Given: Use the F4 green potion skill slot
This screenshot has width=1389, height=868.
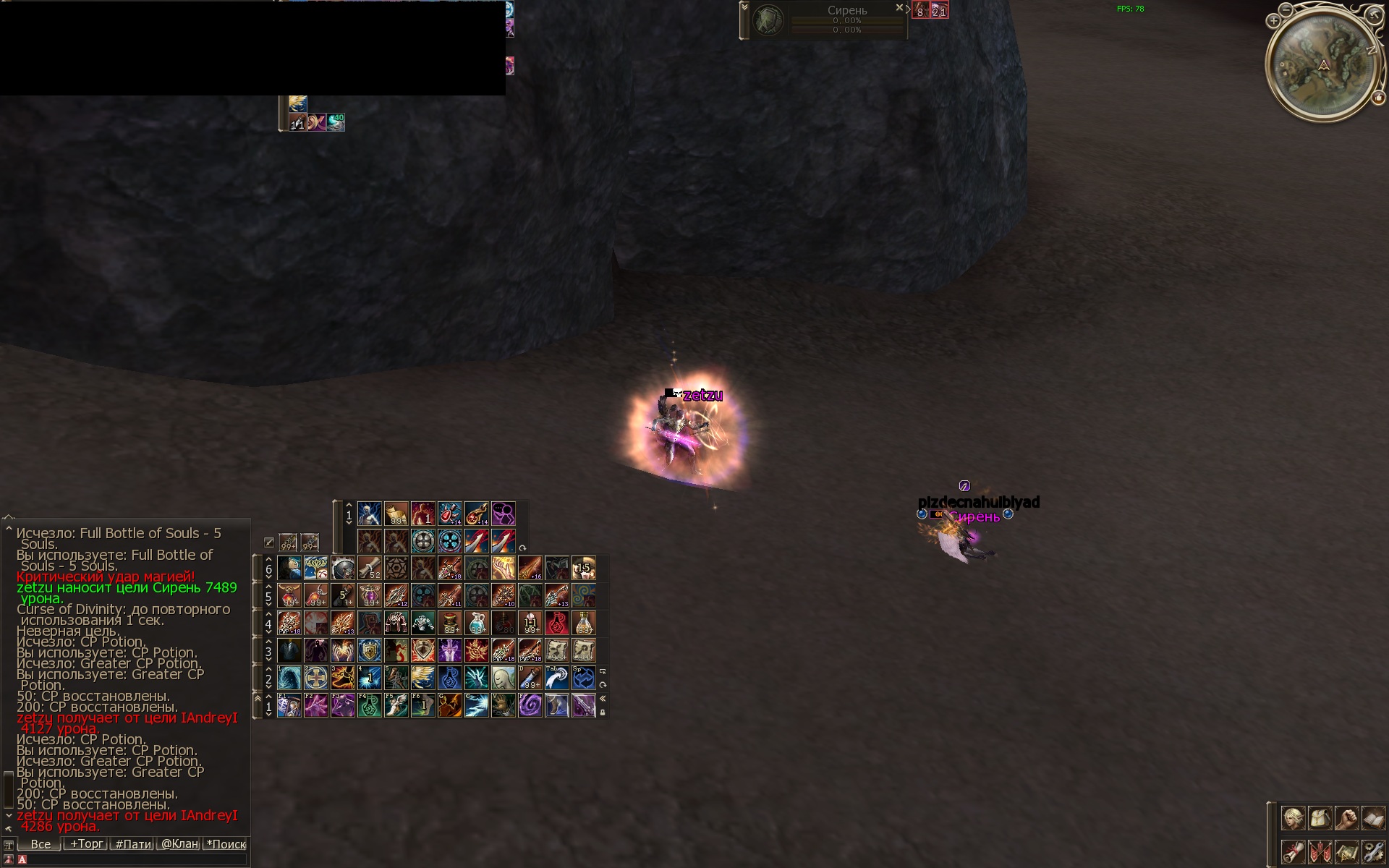Looking at the screenshot, I should [370, 705].
